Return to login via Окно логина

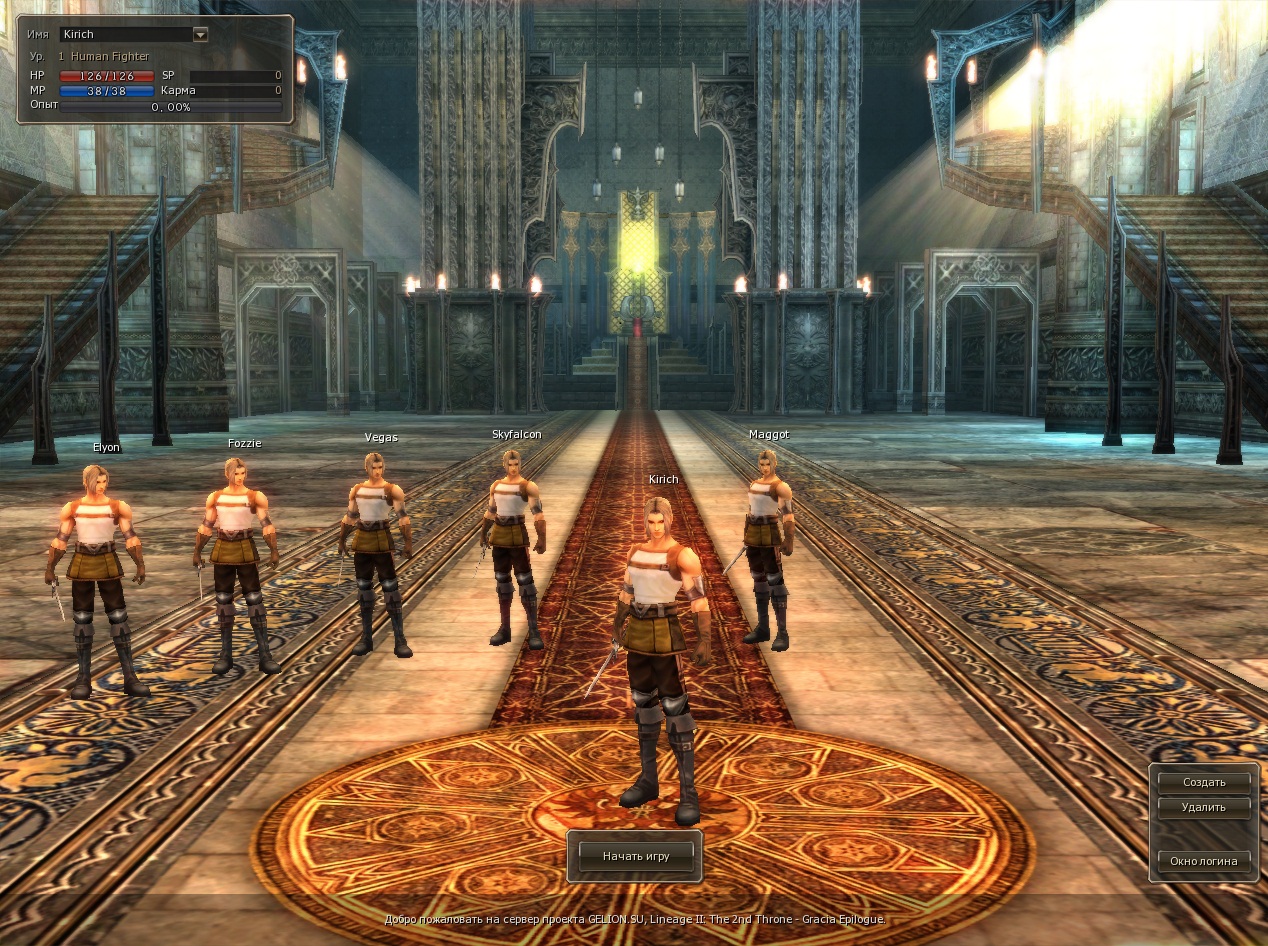pos(1203,860)
